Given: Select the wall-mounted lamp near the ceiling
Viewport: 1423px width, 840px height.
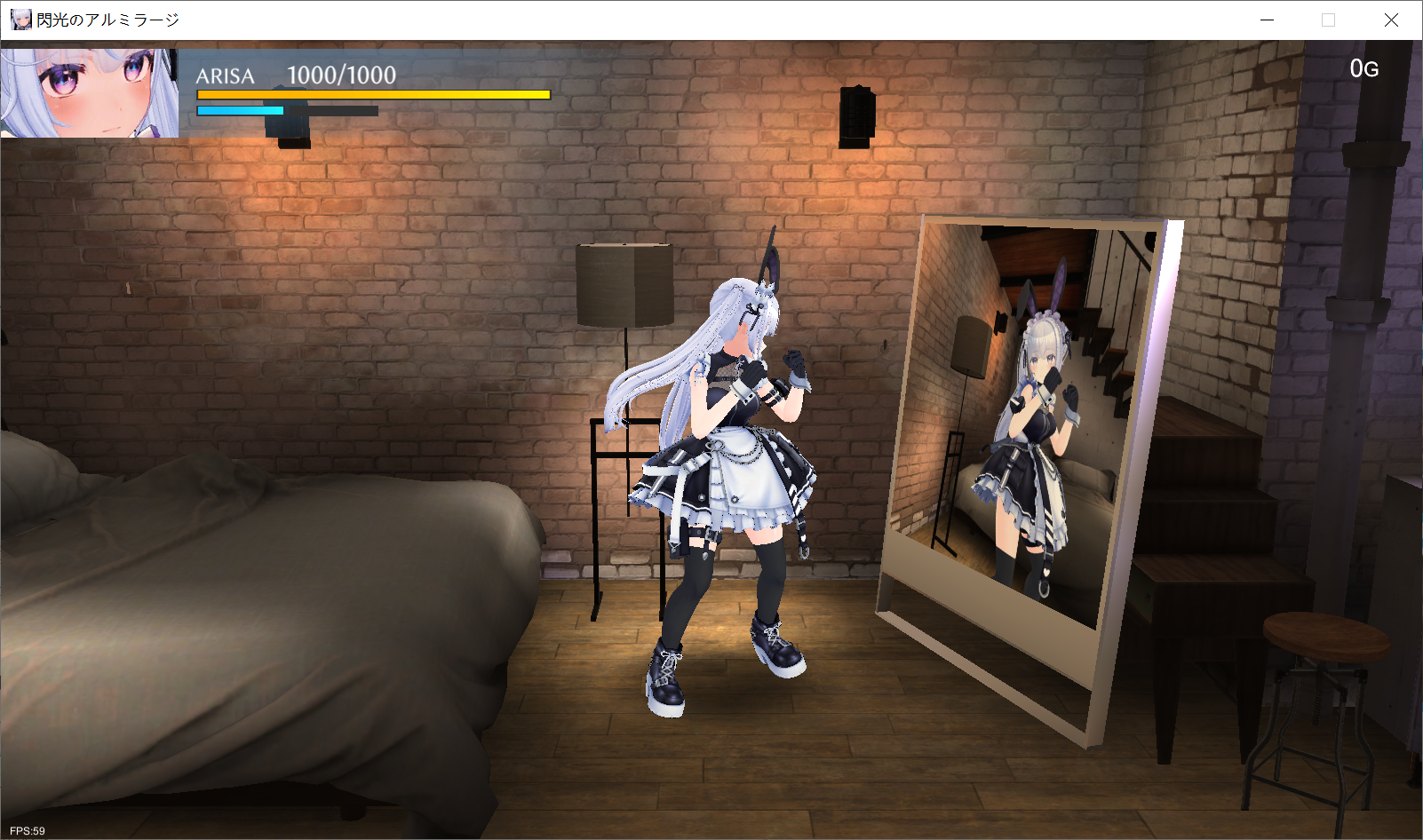Looking at the screenshot, I should [856, 114].
